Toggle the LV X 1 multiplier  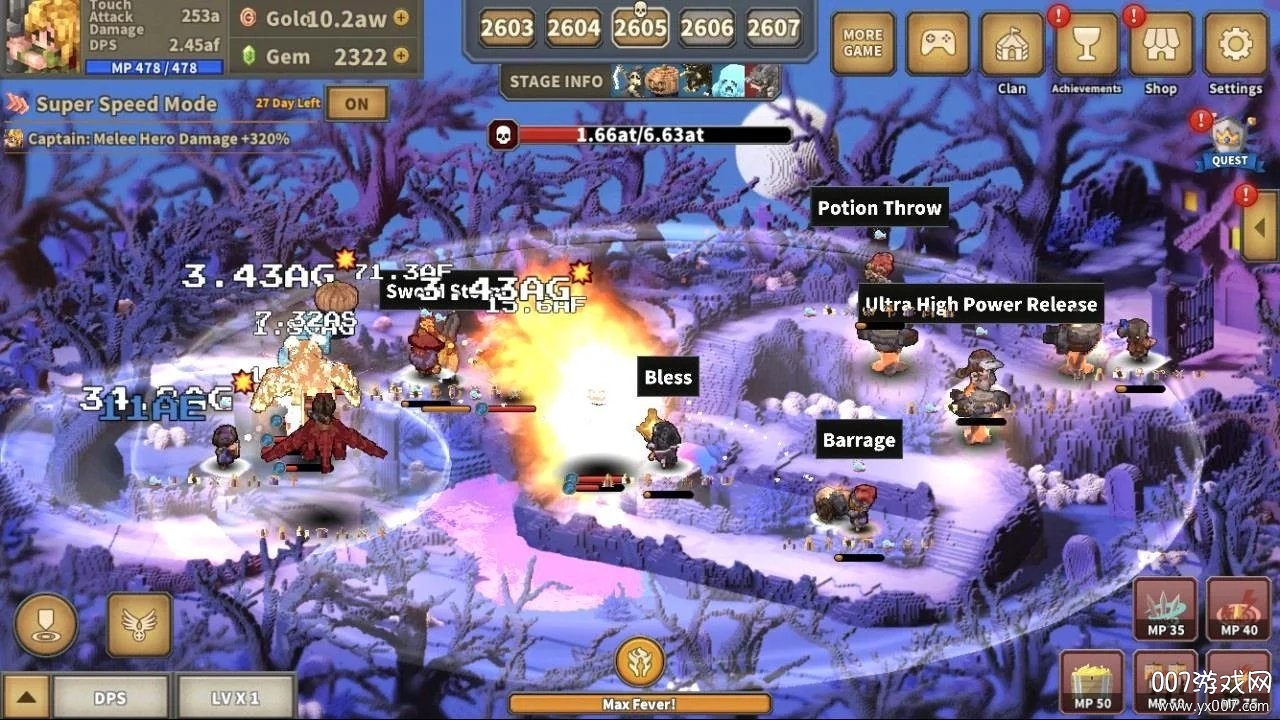pyautogui.click(x=237, y=697)
